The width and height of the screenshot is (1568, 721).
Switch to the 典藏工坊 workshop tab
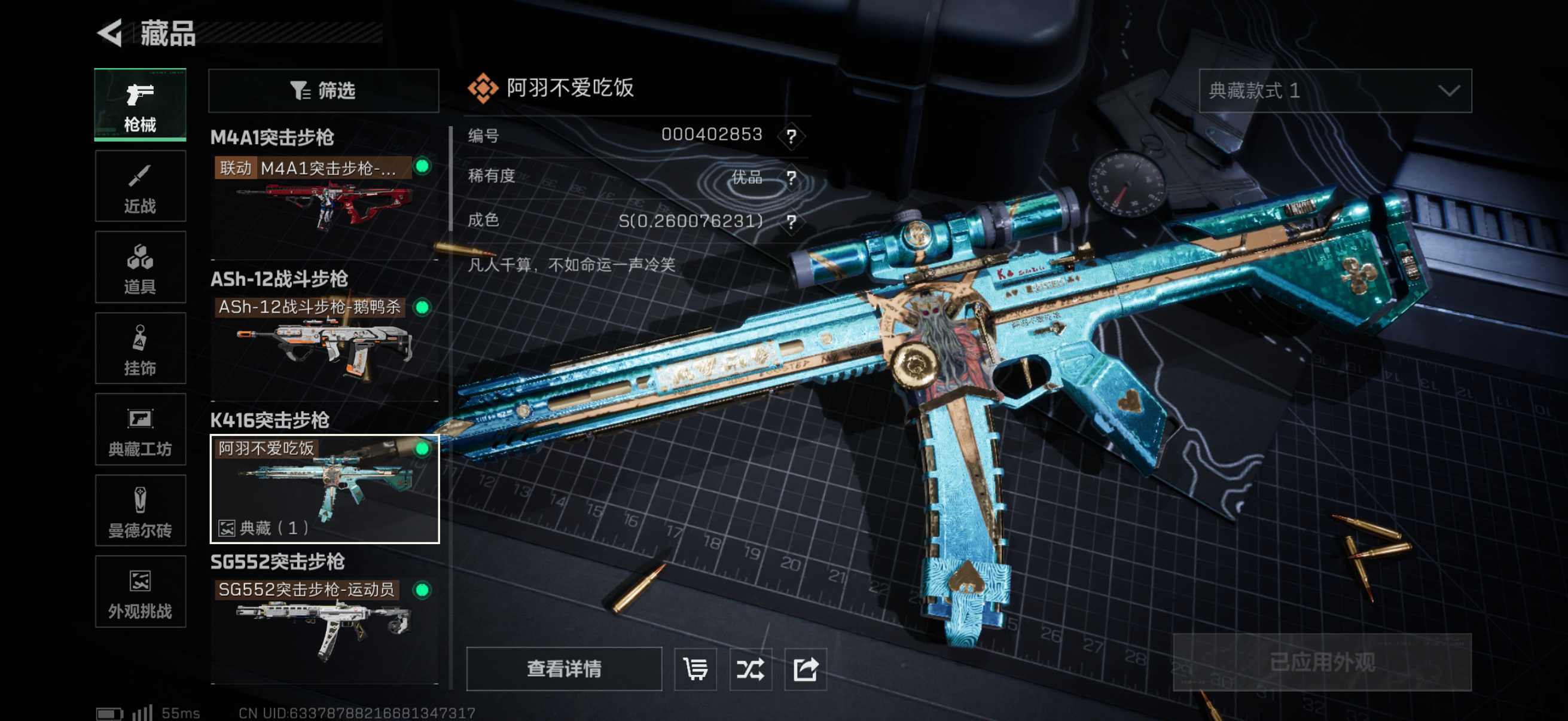(x=140, y=430)
